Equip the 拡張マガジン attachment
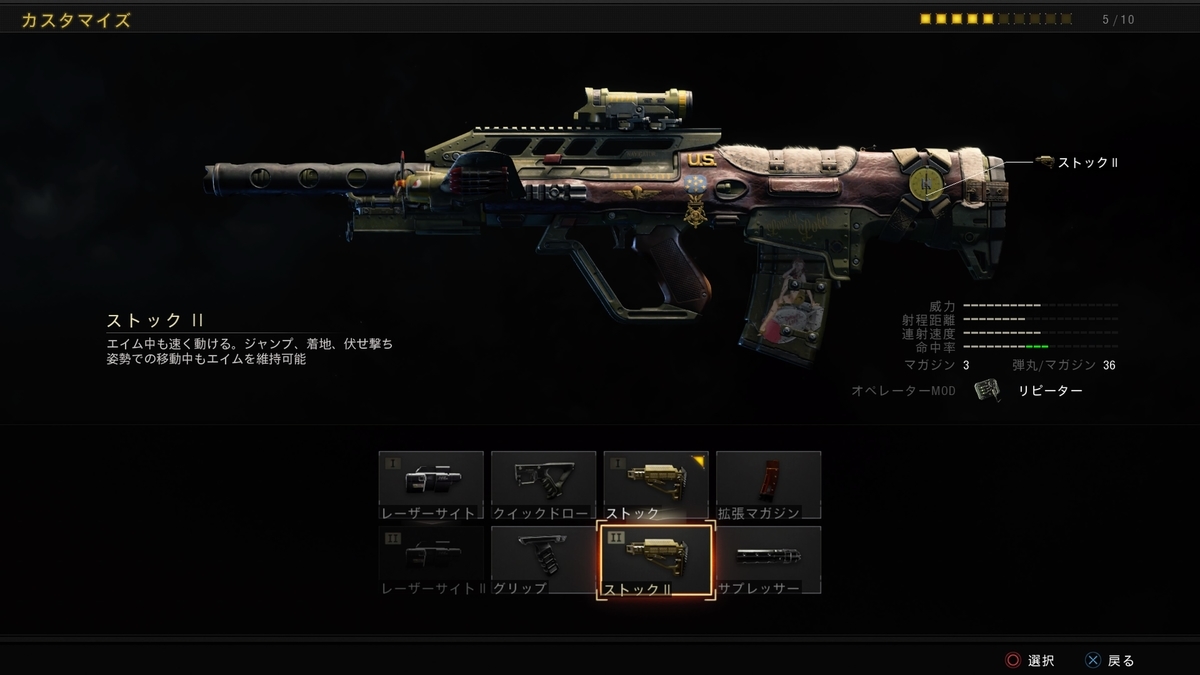Image resolution: width=1200 pixels, height=675 pixels. tap(768, 485)
